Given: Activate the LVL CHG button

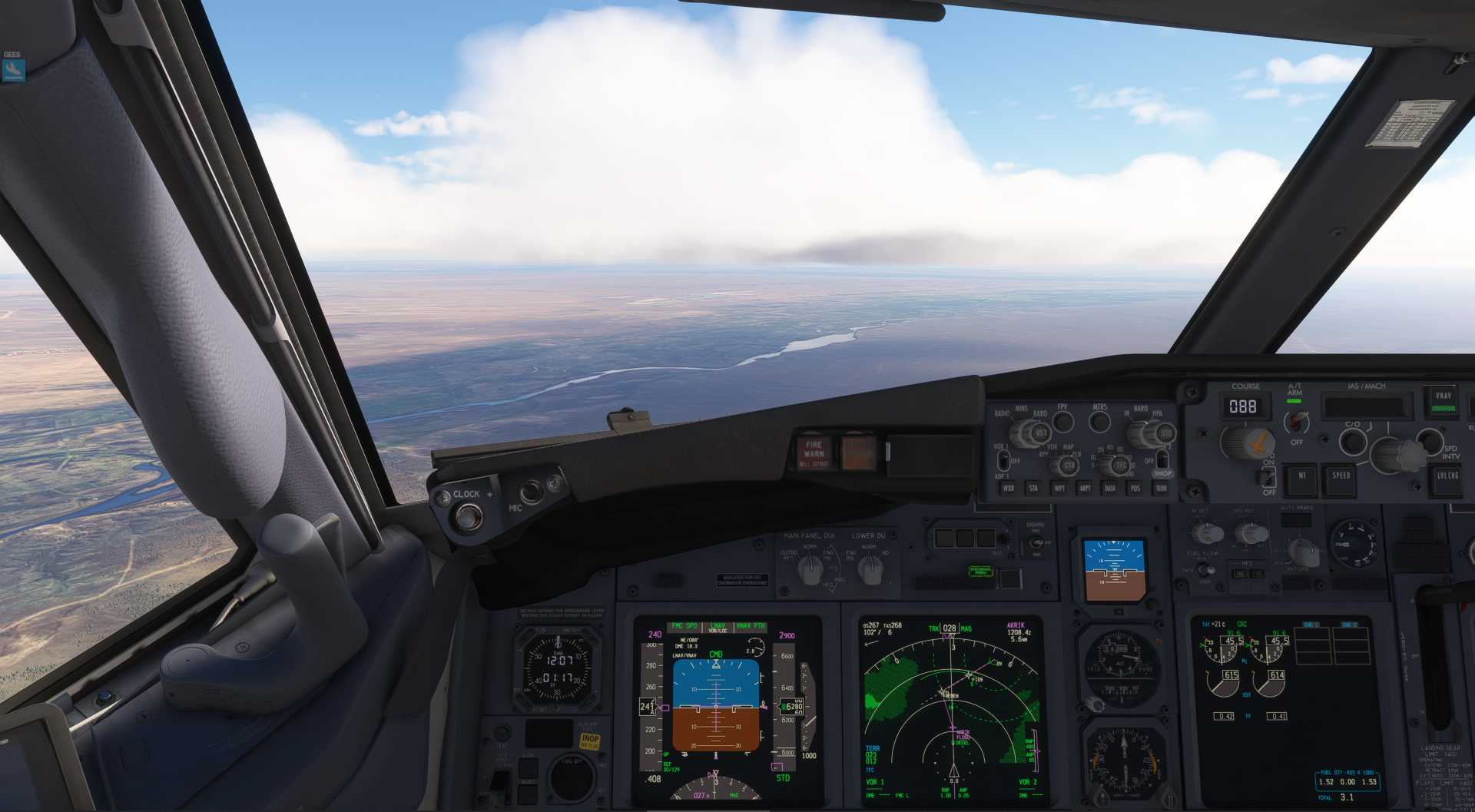Looking at the screenshot, I should (x=1447, y=476).
